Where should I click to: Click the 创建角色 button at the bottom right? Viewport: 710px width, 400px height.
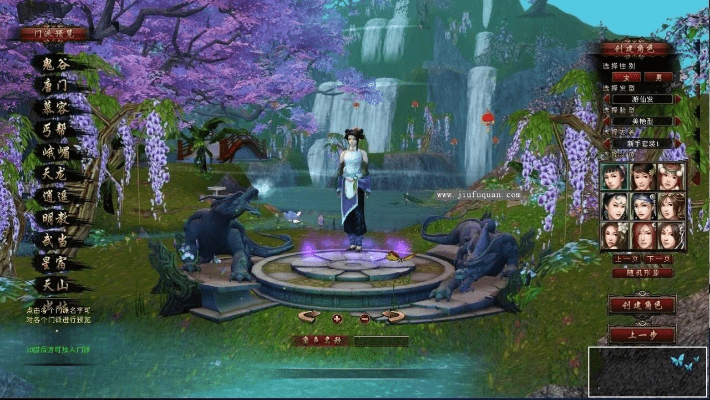pyautogui.click(x=641, y=305)
